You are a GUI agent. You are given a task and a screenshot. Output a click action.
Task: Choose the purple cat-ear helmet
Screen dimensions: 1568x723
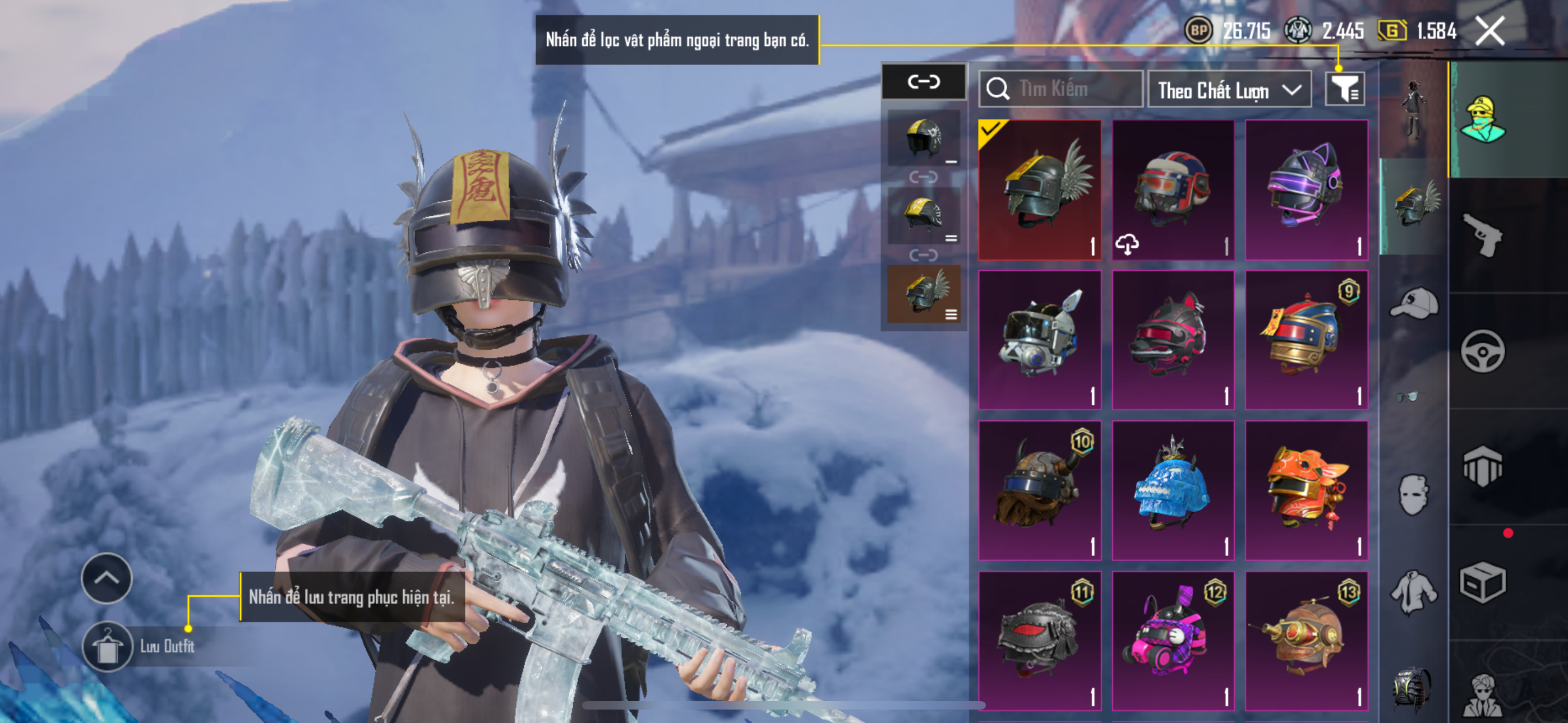click(x=1306, y=189)
